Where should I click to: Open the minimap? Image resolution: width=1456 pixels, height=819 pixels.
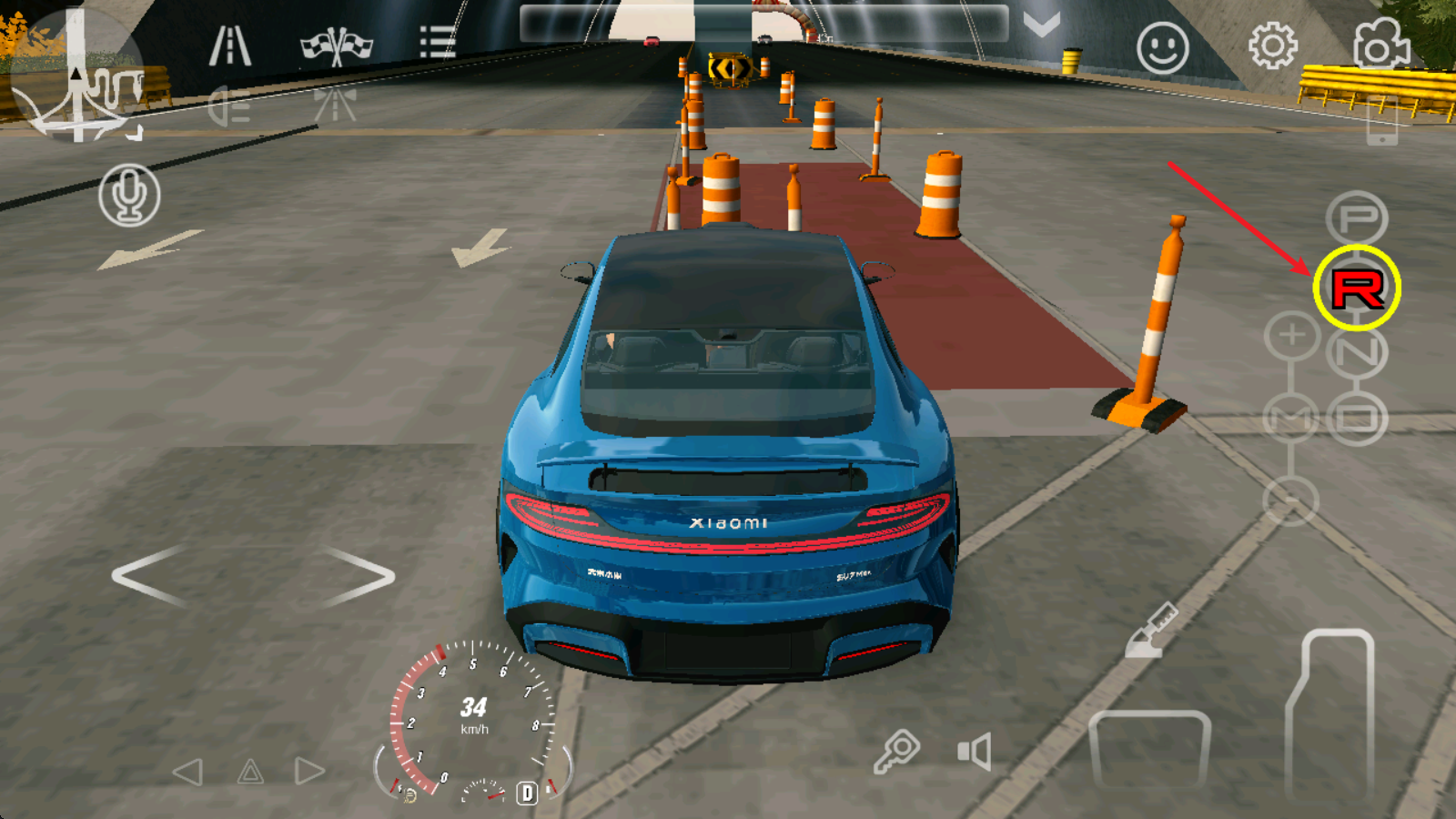77,77
